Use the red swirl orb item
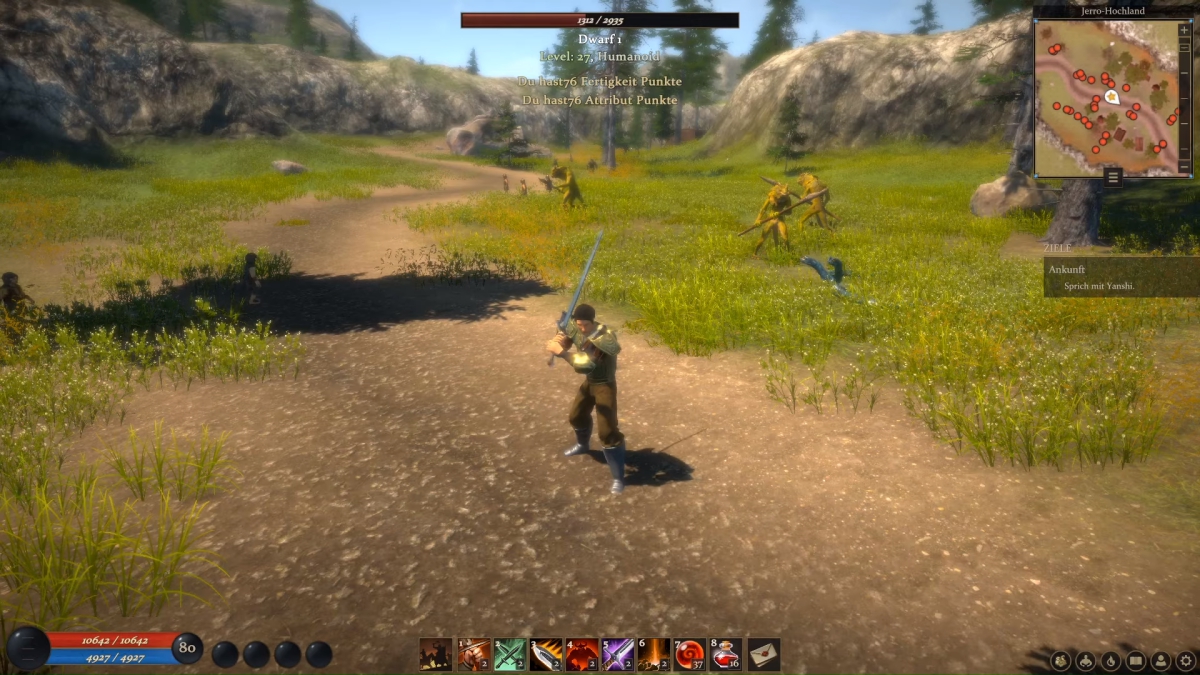This screenshot has width=1200, height=675. 690,654
